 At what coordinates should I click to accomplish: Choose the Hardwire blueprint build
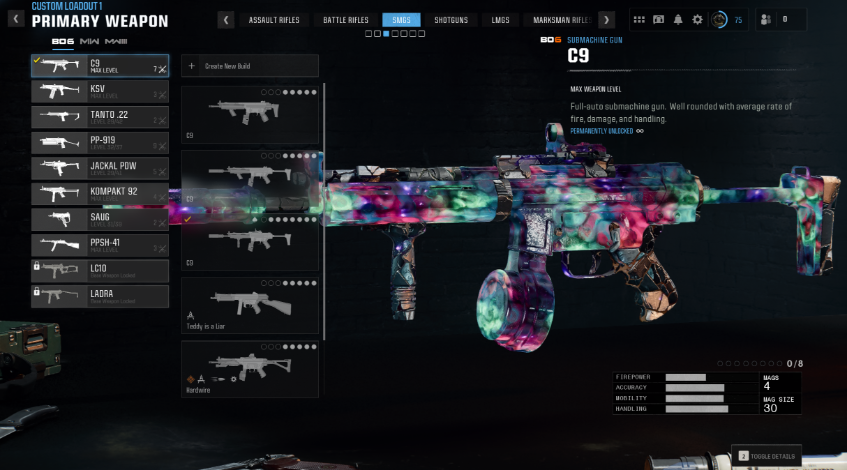coord(250,369)
